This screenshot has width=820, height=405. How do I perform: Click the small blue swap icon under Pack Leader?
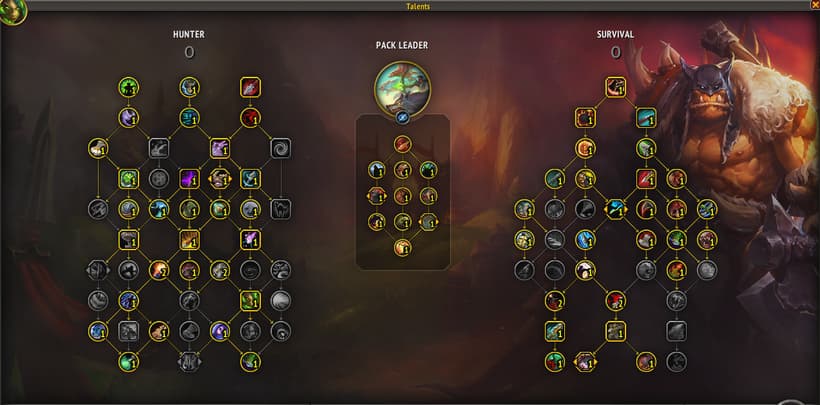401,116
